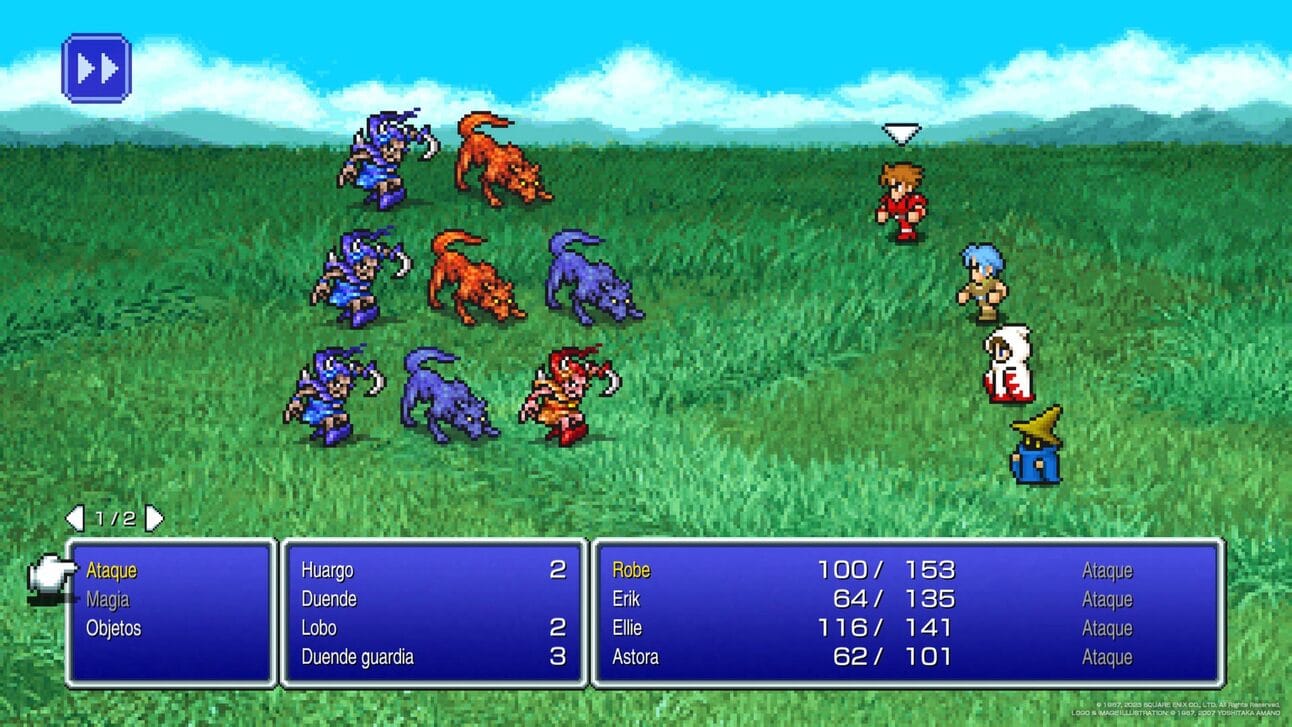1292x727 pixels.
Task: Select Duende in the enemy list
Action: pyautogui.click(x=329, y=599)
